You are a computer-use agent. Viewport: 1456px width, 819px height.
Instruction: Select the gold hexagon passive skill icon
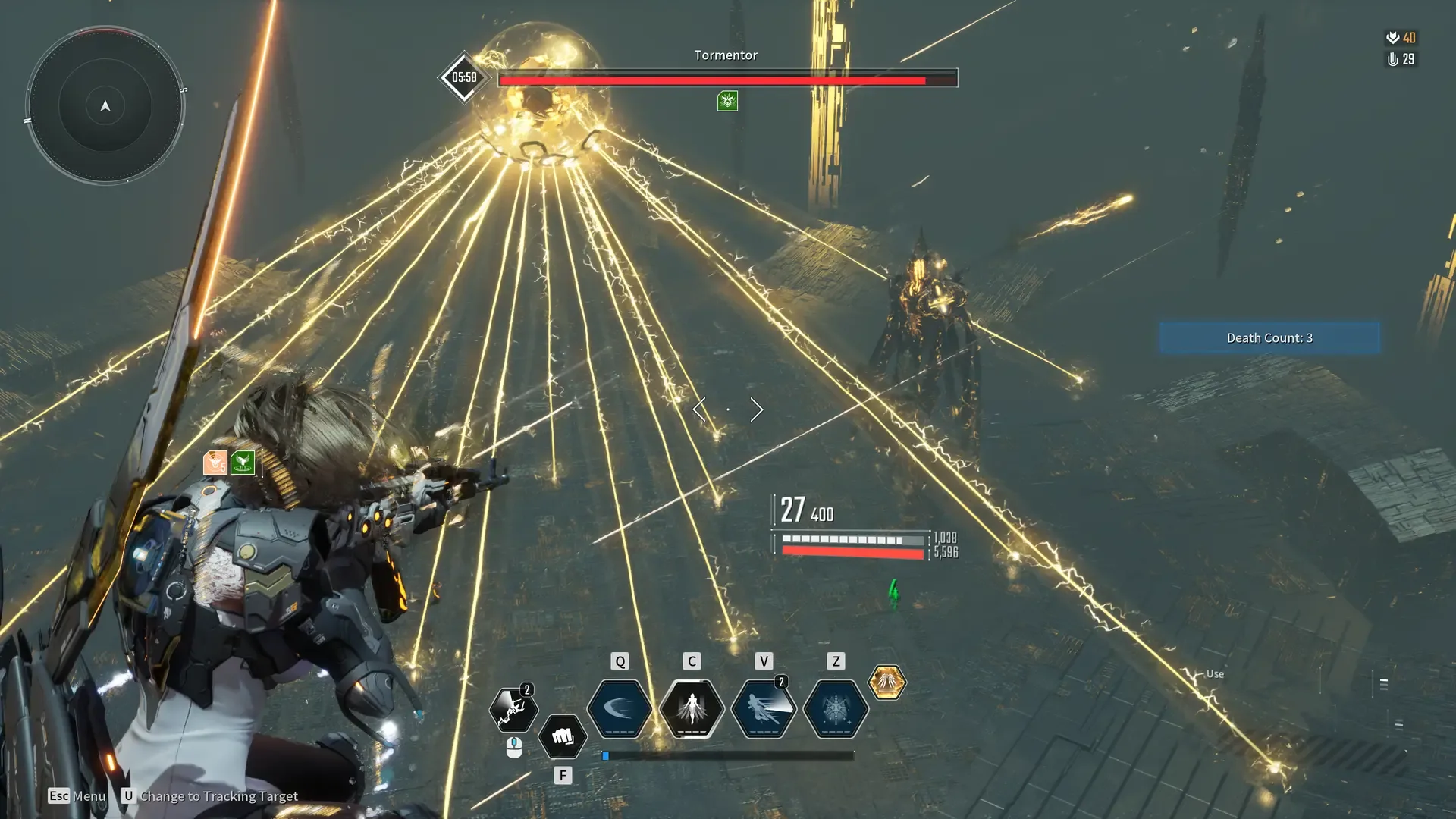coord(886,682)
